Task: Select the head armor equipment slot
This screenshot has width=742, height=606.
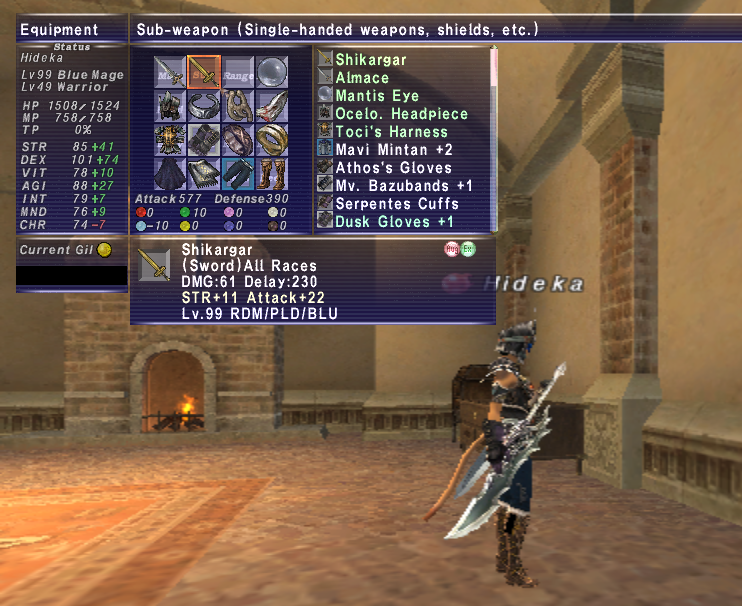Action: coord(170,106)
